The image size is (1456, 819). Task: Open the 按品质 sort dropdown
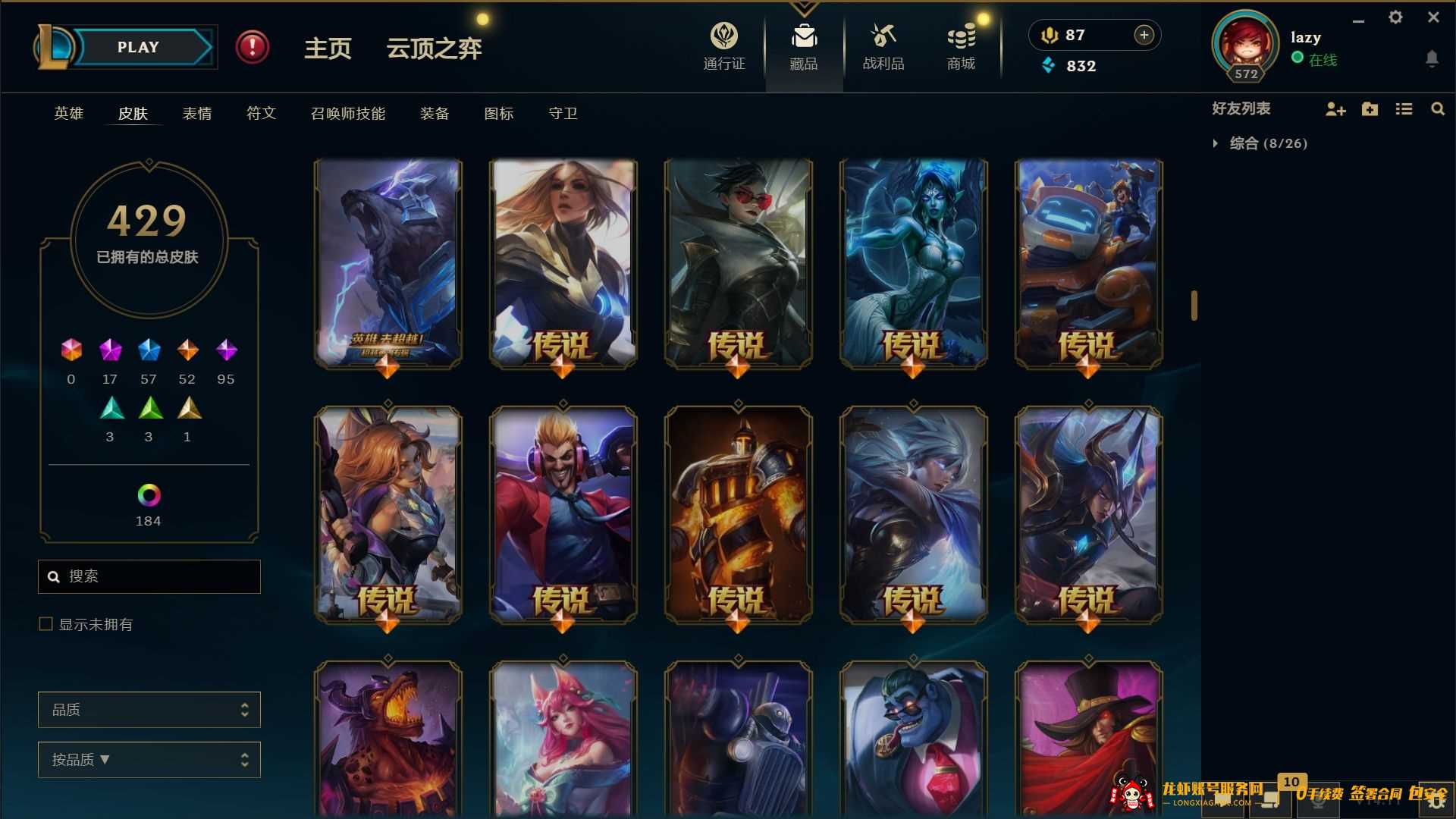(x=149, y=759)
